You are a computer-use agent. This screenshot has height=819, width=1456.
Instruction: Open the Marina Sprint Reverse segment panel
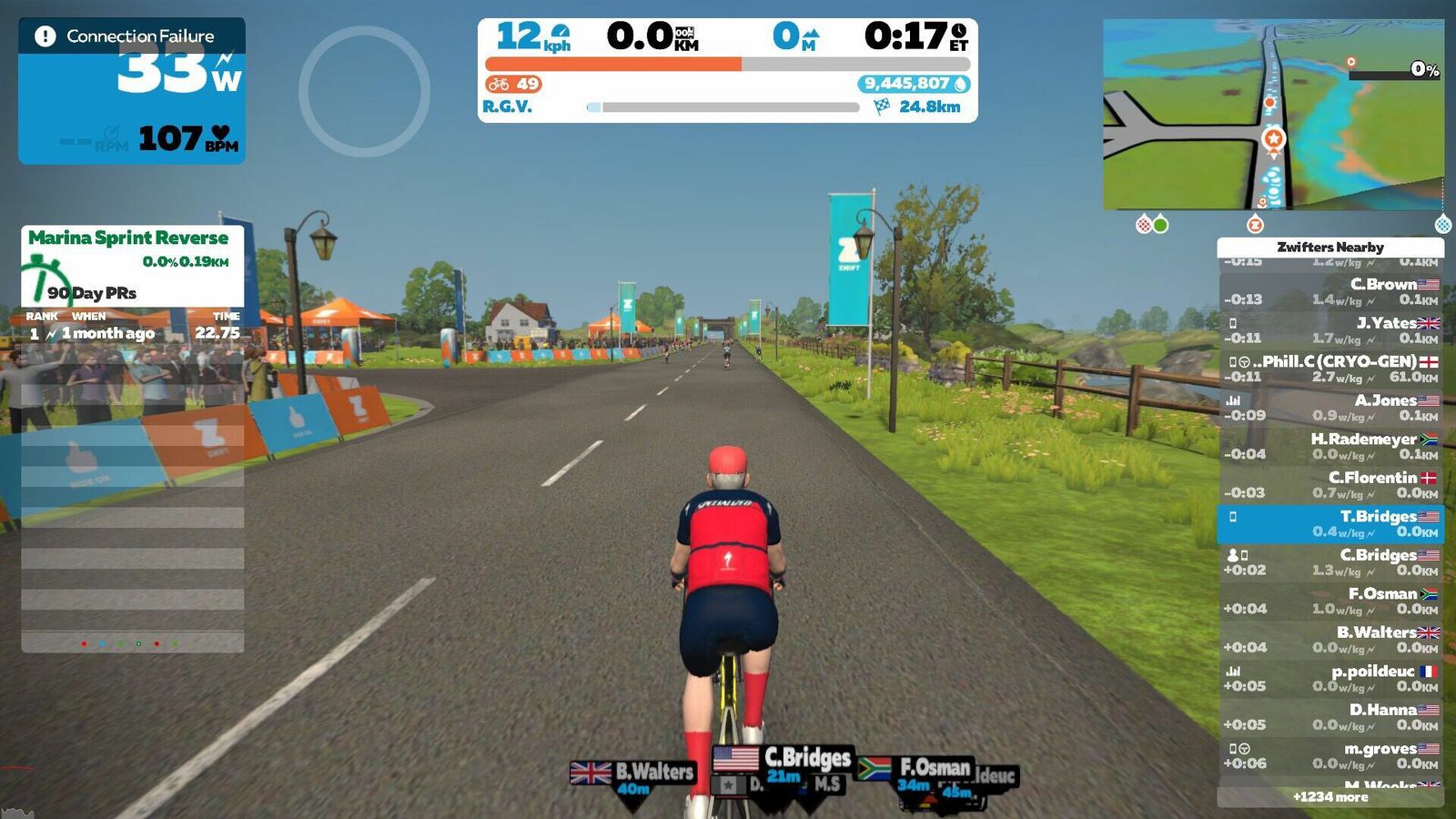tap(132, 266)
